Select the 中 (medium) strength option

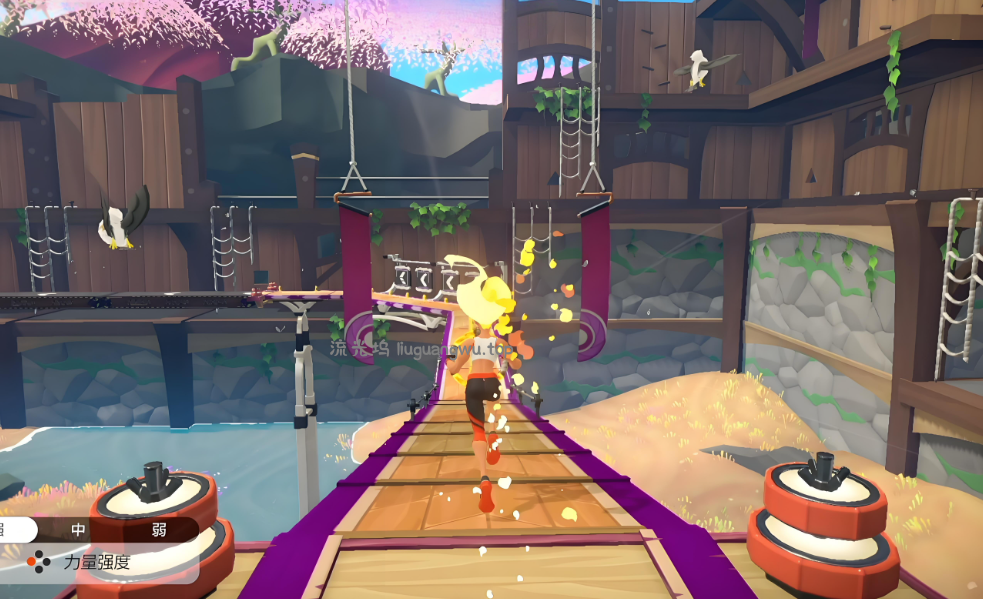(79, 530)
